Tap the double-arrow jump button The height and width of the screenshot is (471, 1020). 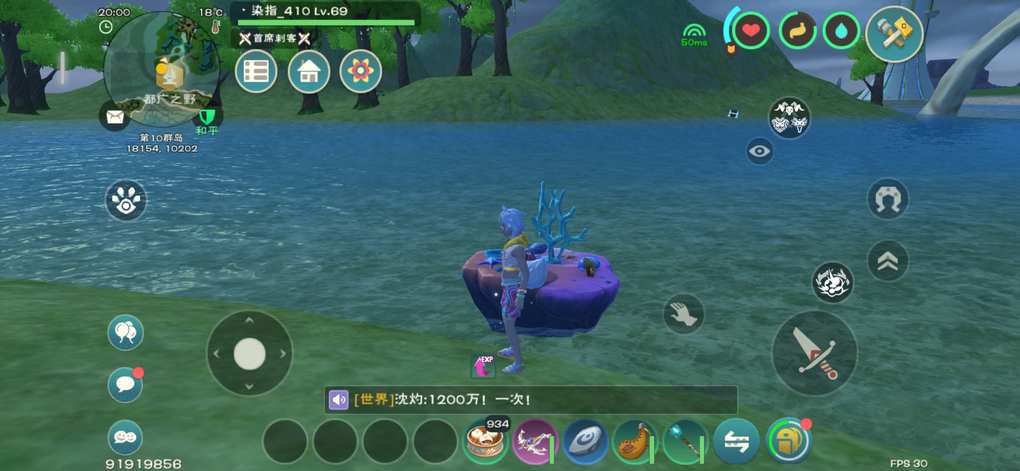point(888,261)
